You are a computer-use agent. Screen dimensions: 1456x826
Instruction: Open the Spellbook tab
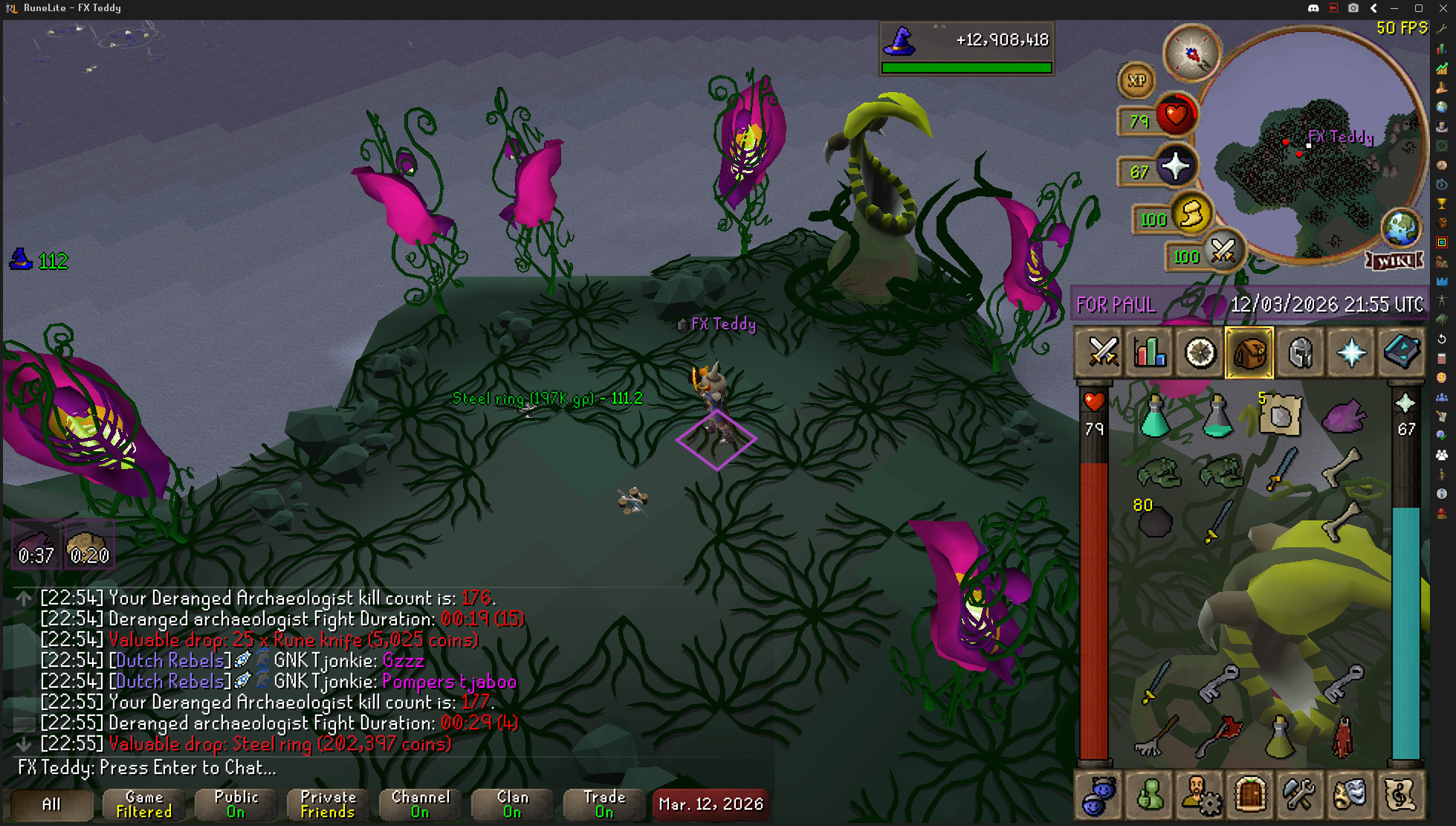pos(1401,352)
